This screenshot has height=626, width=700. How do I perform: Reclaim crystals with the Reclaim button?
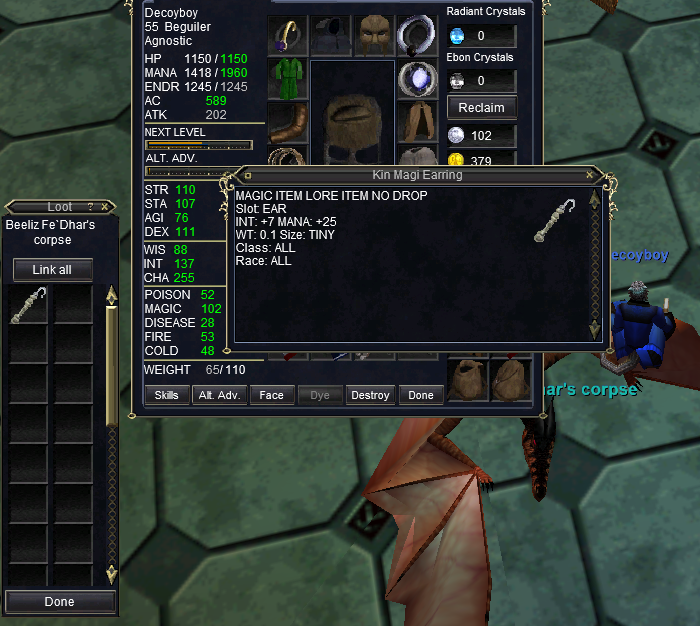(481, 107)
